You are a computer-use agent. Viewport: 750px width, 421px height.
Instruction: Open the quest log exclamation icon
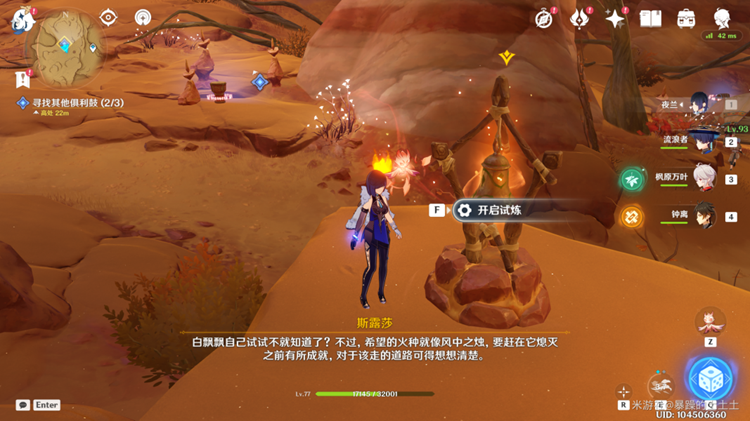point(22,78)
